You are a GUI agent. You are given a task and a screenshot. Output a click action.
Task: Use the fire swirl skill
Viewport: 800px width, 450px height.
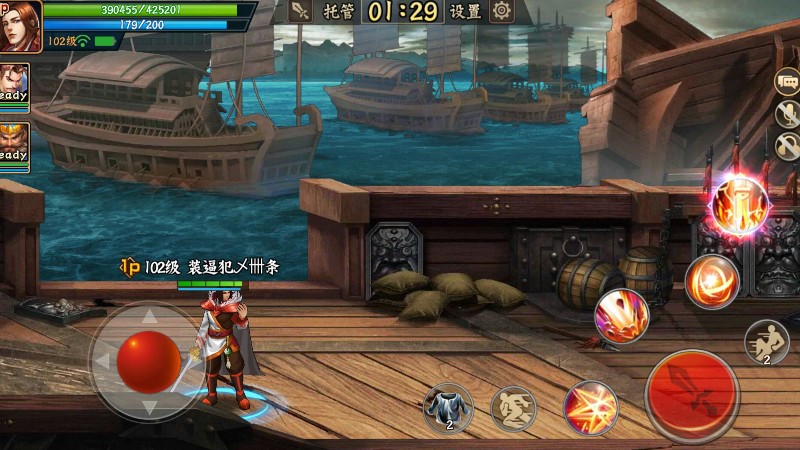tap(712, 281)
